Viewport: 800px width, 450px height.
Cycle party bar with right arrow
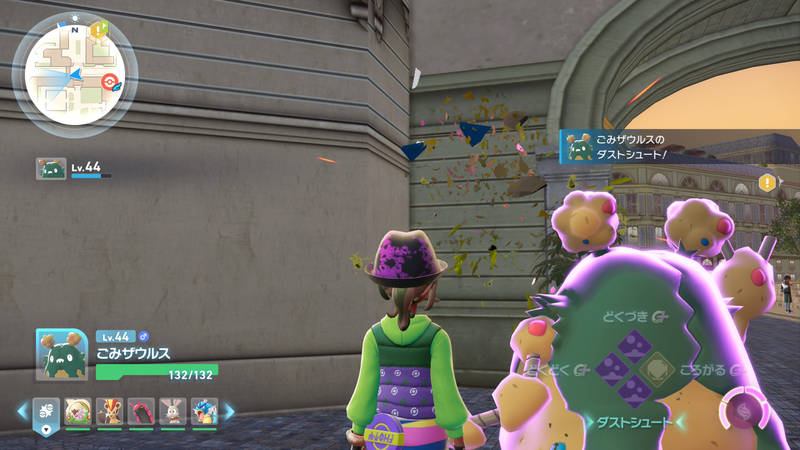coord(228,411)
